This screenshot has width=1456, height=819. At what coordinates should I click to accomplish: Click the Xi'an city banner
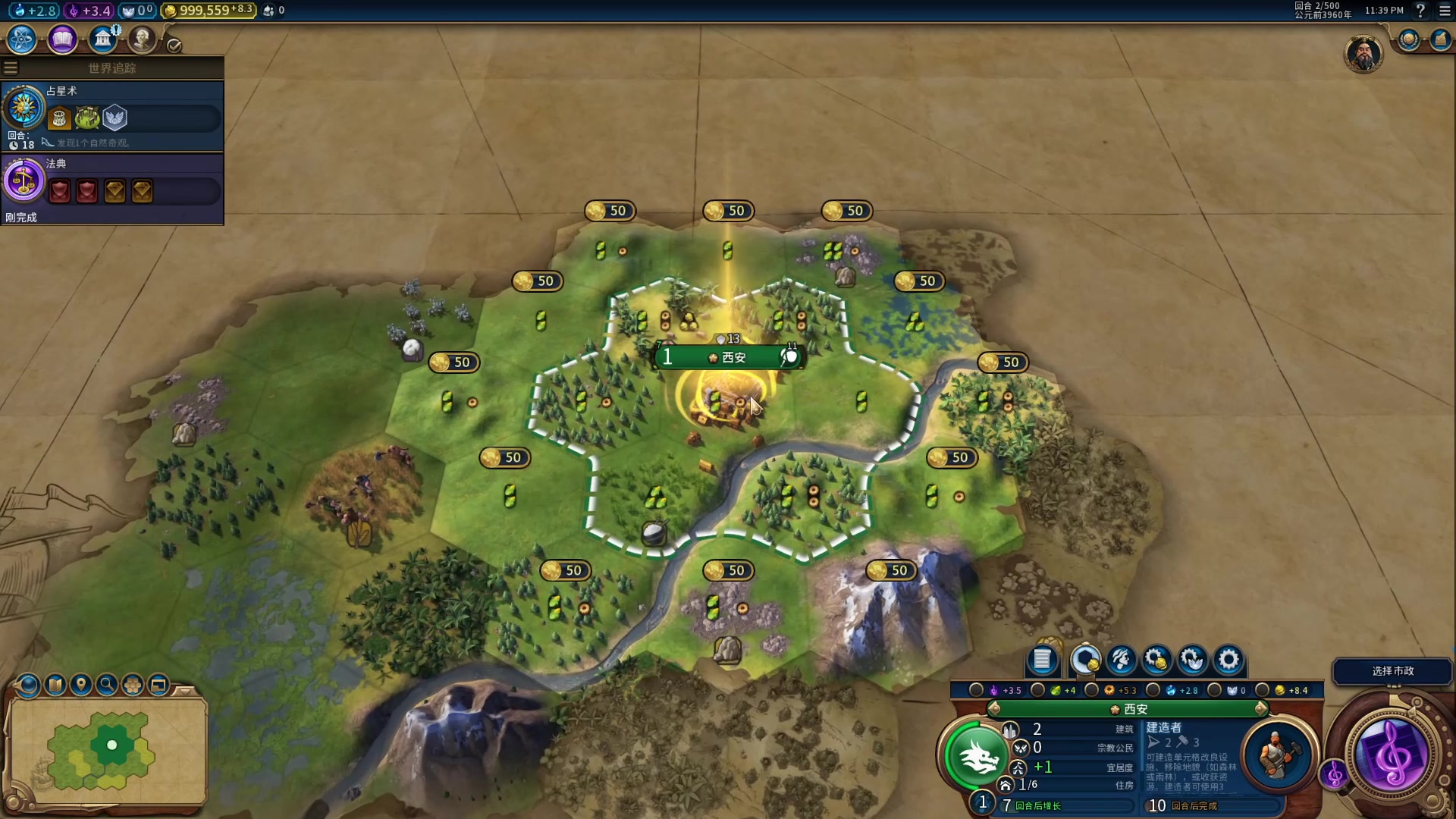coord(729,357)
